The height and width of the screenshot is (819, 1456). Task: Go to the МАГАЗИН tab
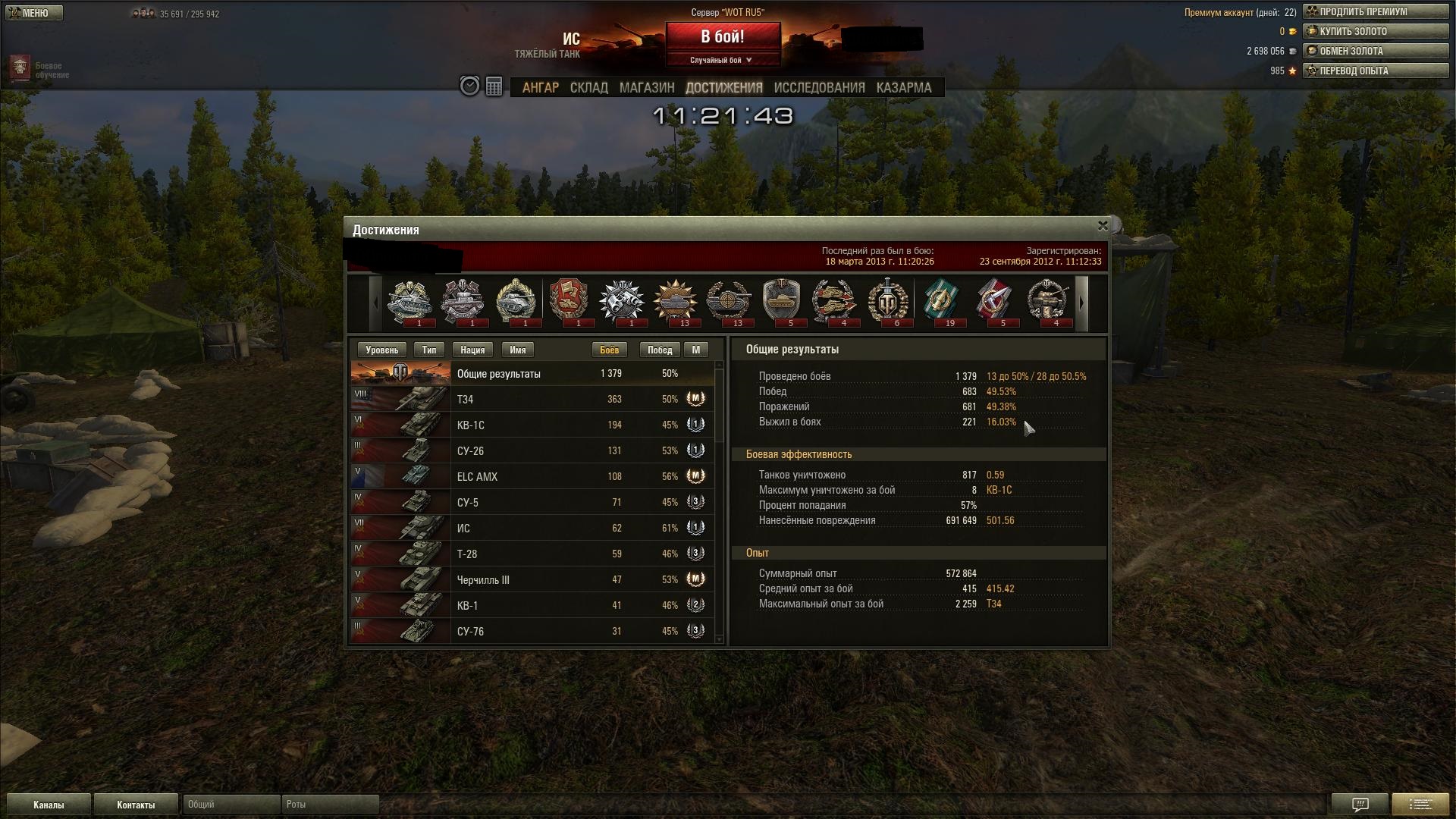pyautogui.click(x=646, y=88)
